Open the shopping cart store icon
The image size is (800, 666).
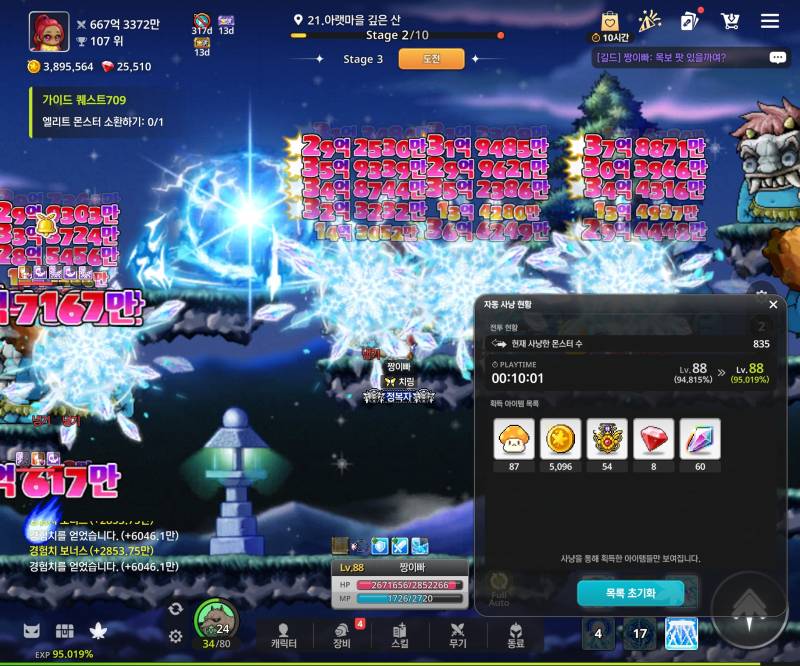point(730,21)
